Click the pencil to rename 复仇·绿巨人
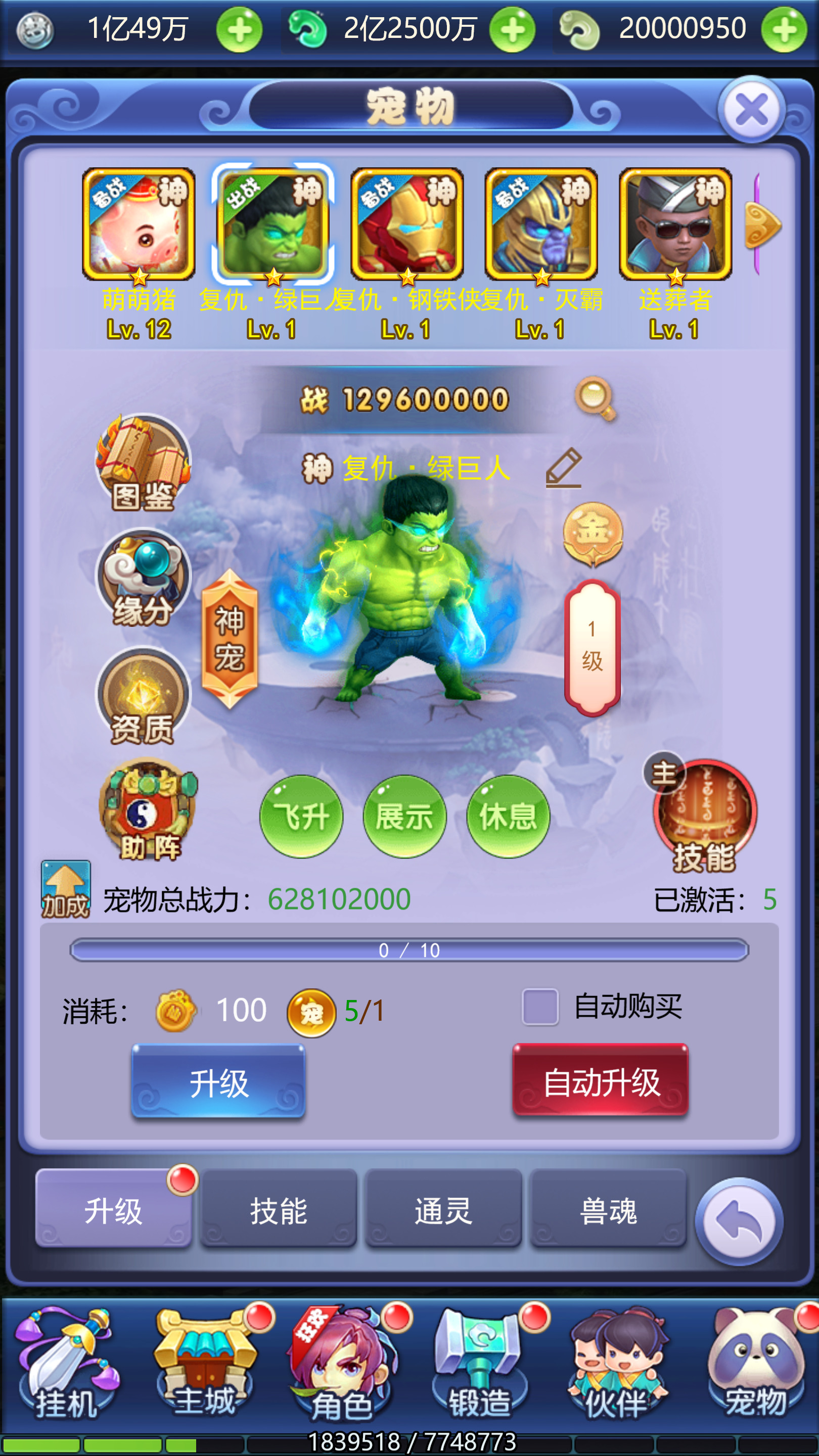Viewport: 819px width, 1456px height. [564, 469]
